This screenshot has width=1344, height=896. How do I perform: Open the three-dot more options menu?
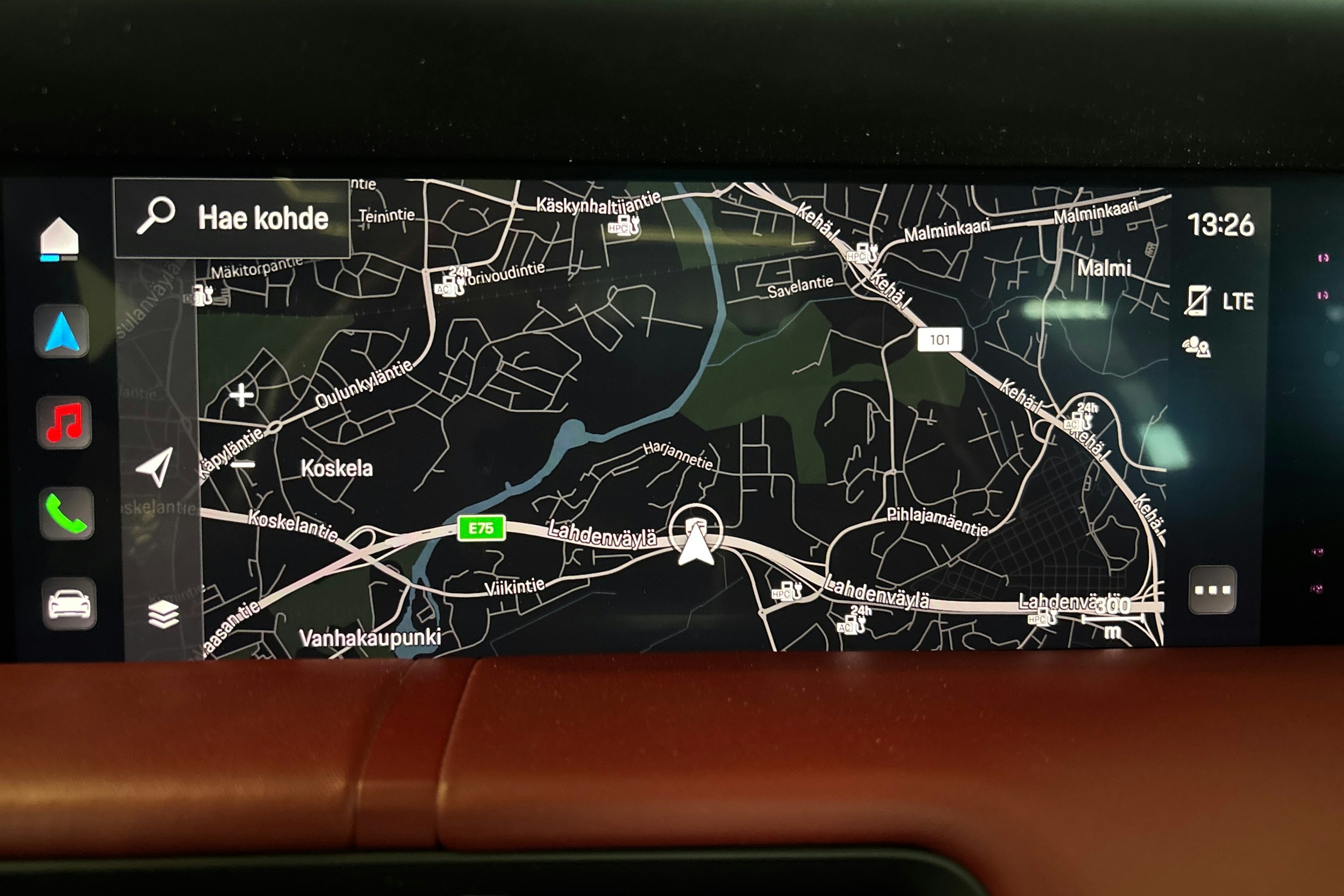(1211, 590)
